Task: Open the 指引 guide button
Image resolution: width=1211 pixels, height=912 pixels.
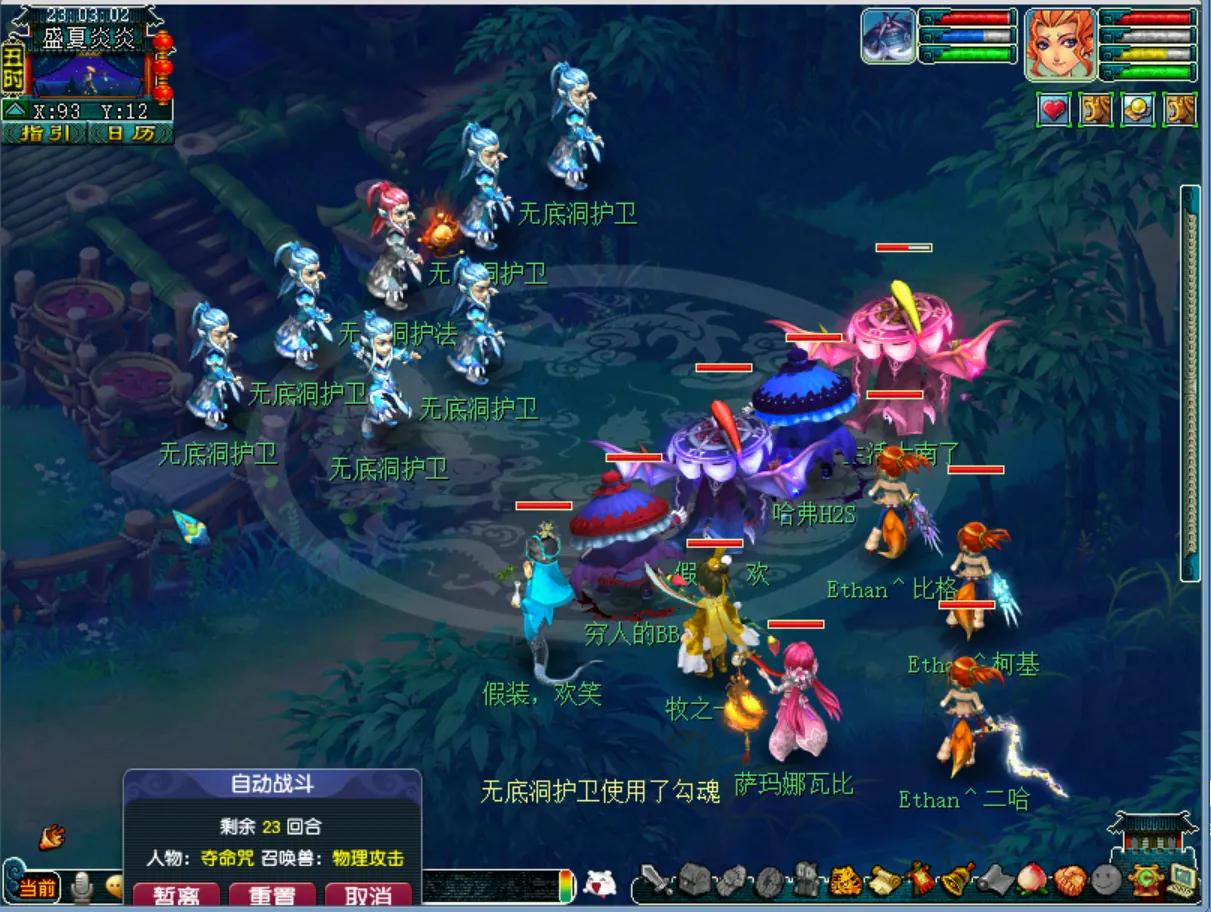Action: click(45, 133)
